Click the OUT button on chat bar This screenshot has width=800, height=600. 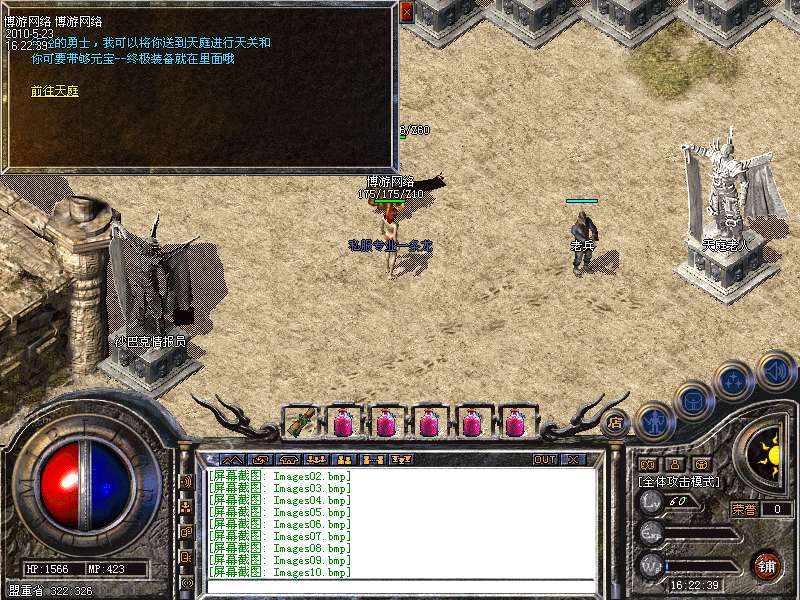coord(544,460)
